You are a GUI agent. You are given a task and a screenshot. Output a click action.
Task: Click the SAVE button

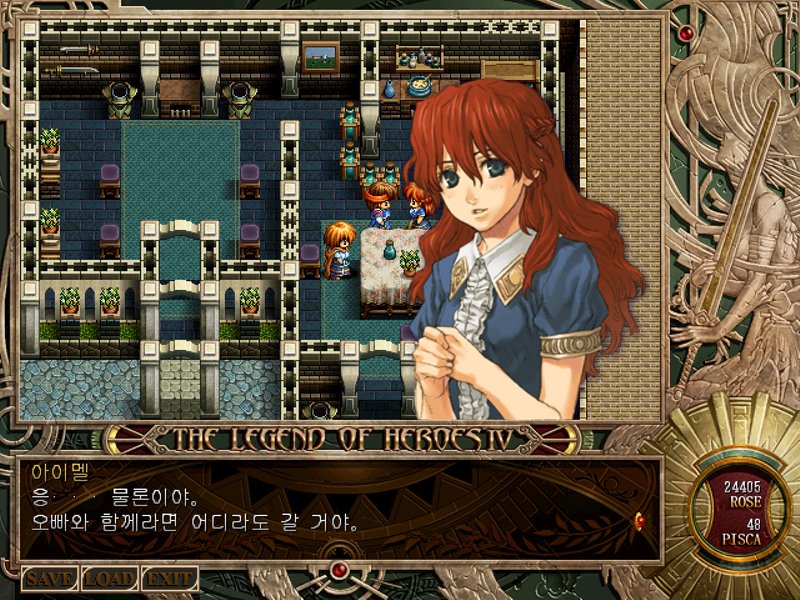[x=50, y=579]
